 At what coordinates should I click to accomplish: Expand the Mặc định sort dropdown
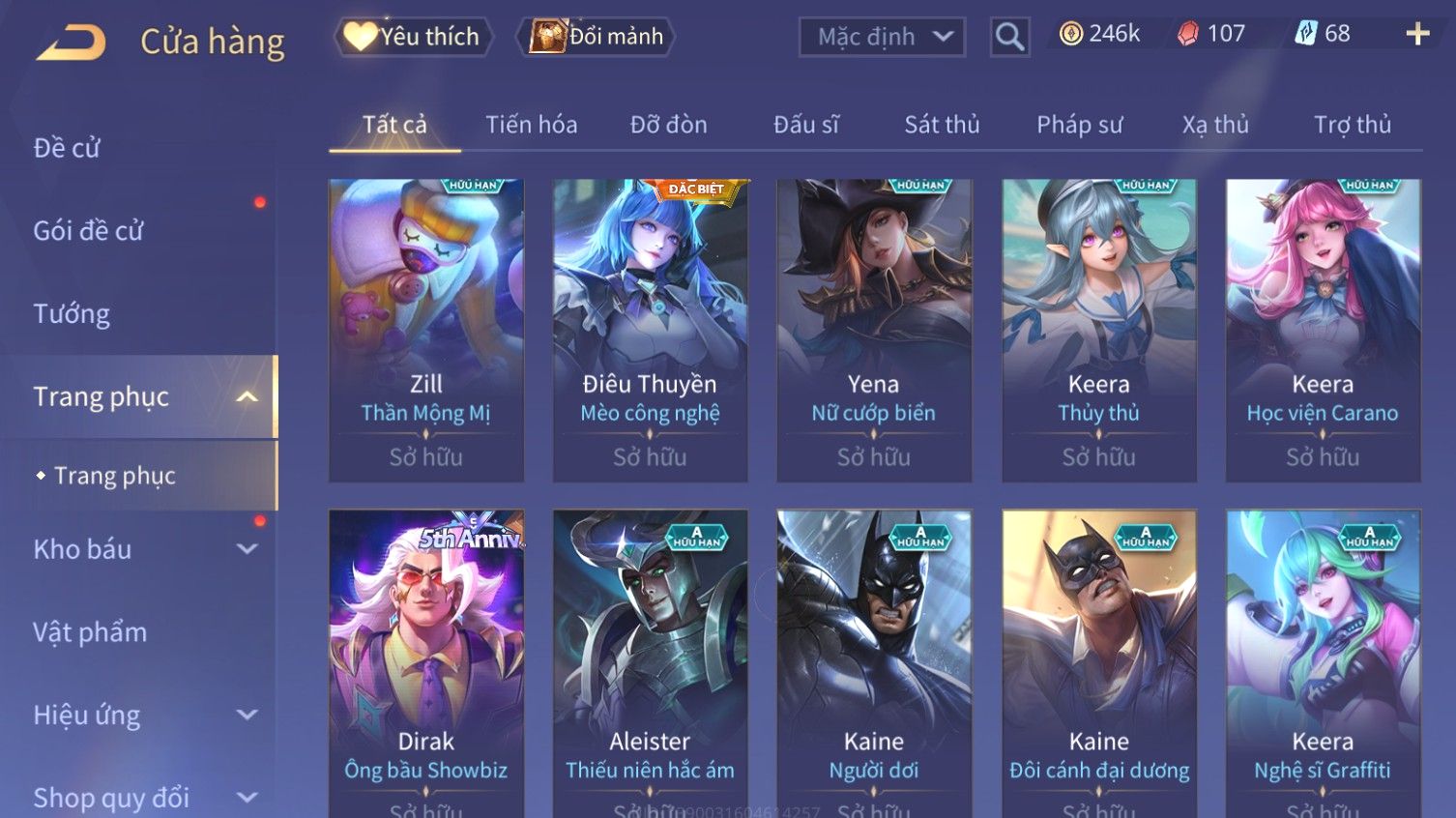tap(882, 37)
